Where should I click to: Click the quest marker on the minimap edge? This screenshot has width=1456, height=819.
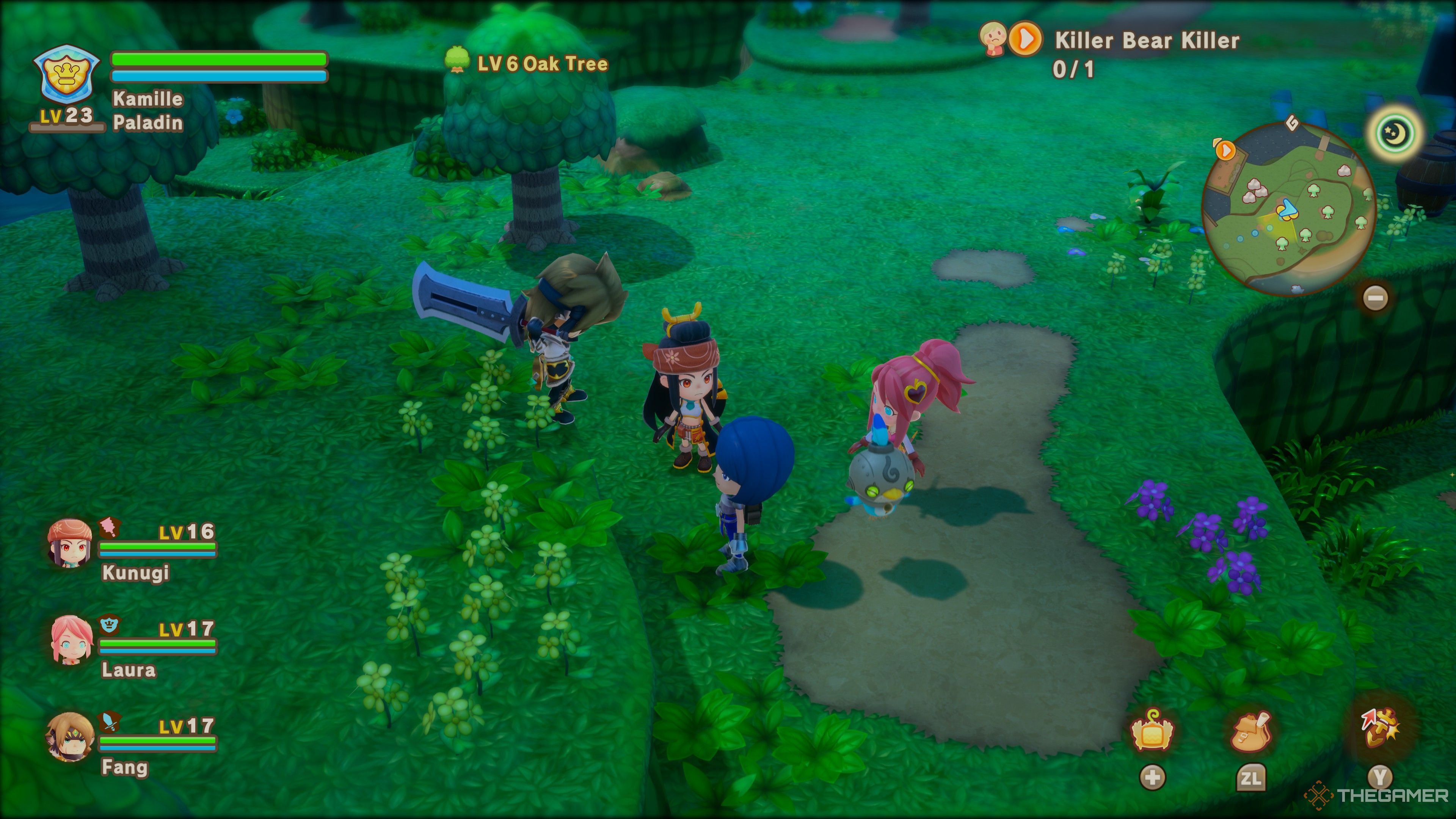(x=1225, y=151)
